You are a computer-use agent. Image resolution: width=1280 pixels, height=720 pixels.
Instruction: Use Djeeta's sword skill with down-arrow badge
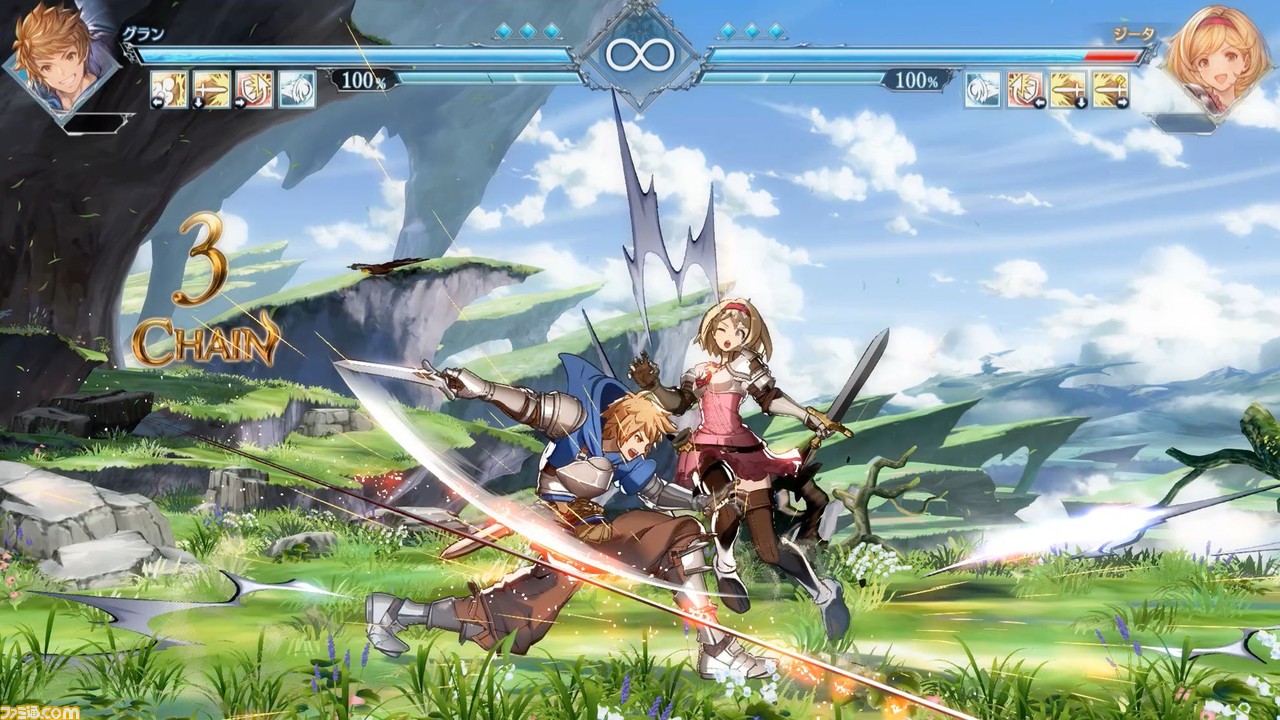tap(1068, 89)
